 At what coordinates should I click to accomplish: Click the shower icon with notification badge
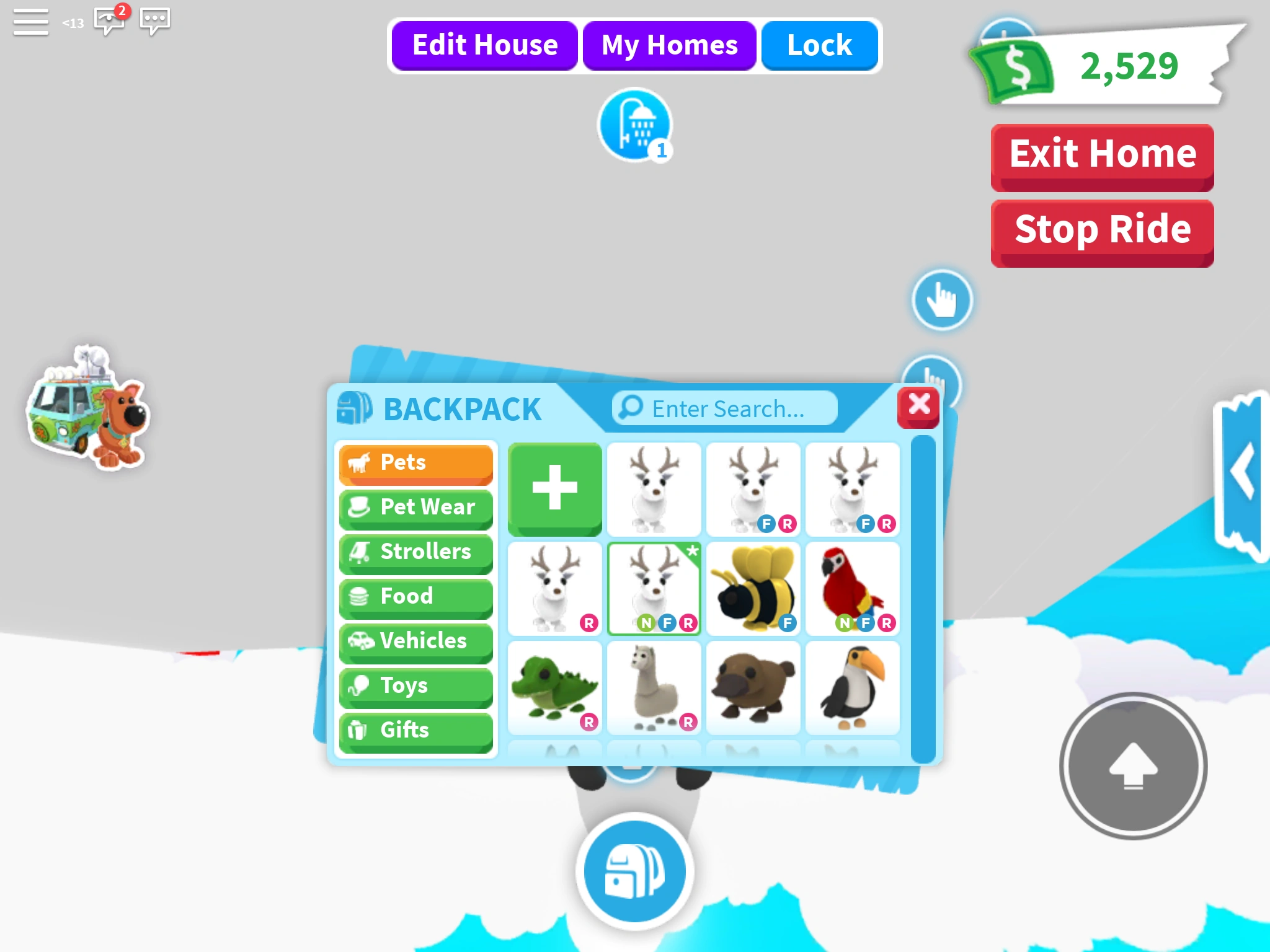634,125
